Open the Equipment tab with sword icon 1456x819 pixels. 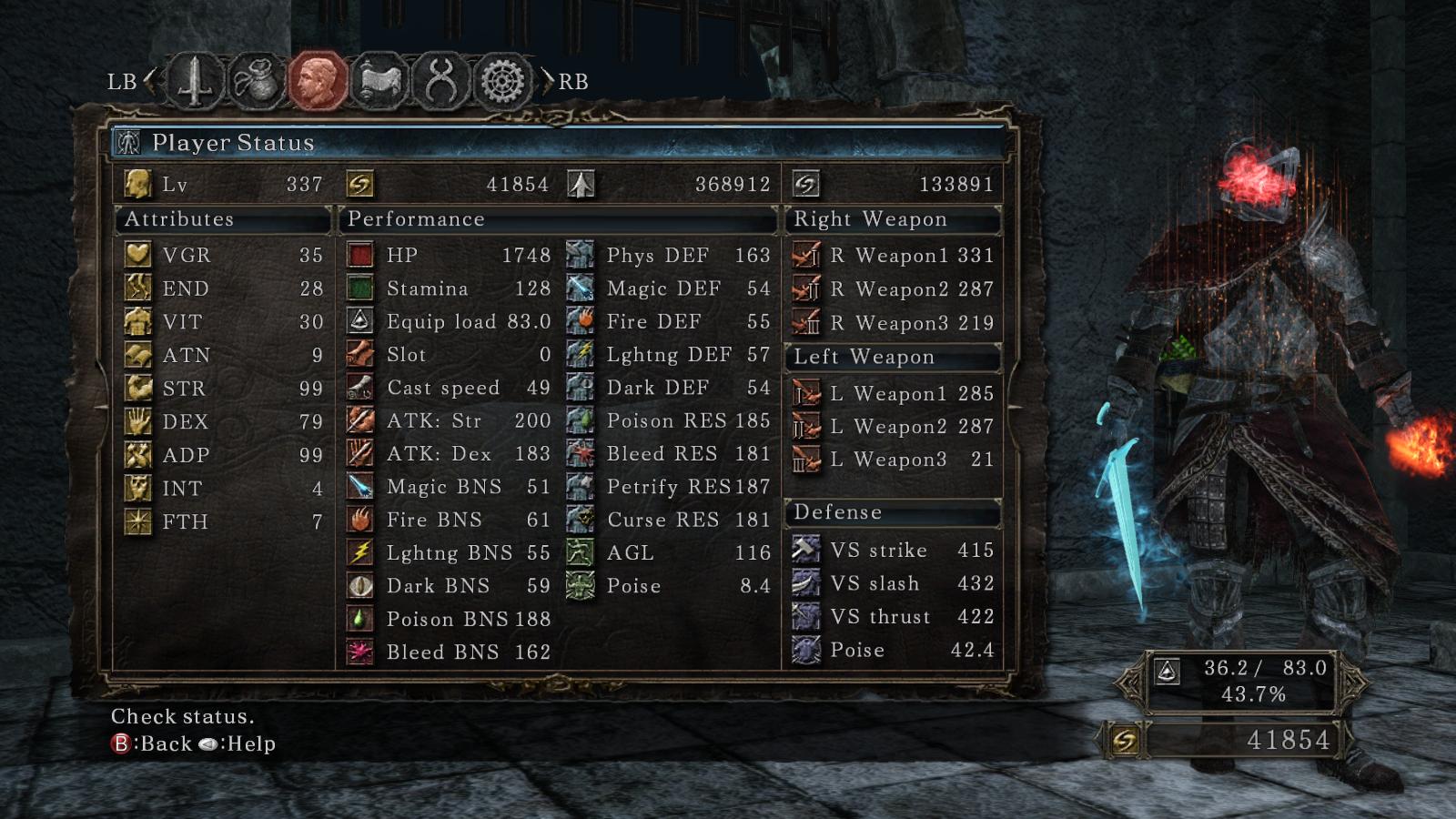click(196, 81)
